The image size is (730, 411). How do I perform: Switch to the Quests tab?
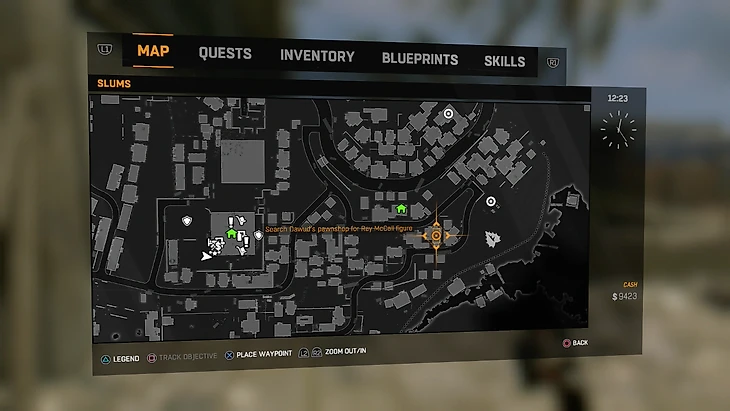(225, 54)
